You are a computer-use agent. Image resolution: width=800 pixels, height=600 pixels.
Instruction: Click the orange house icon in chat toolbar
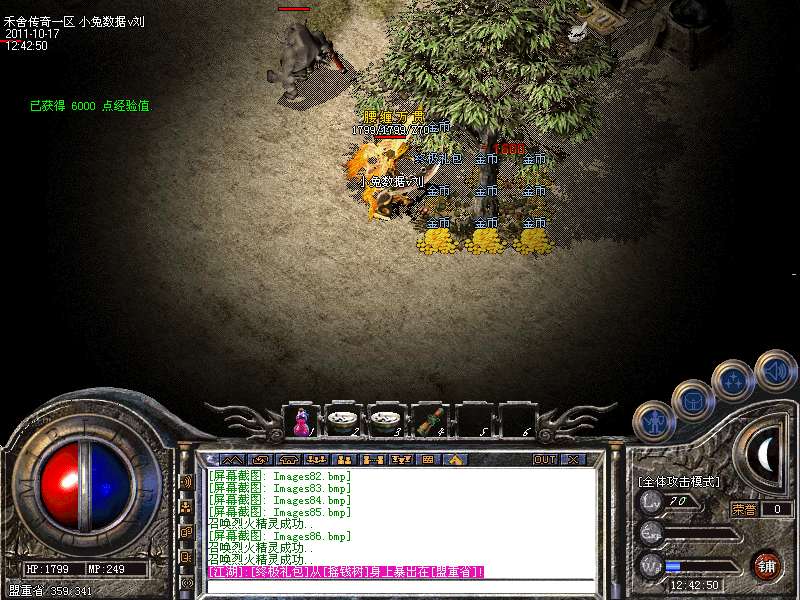point(453,460)
